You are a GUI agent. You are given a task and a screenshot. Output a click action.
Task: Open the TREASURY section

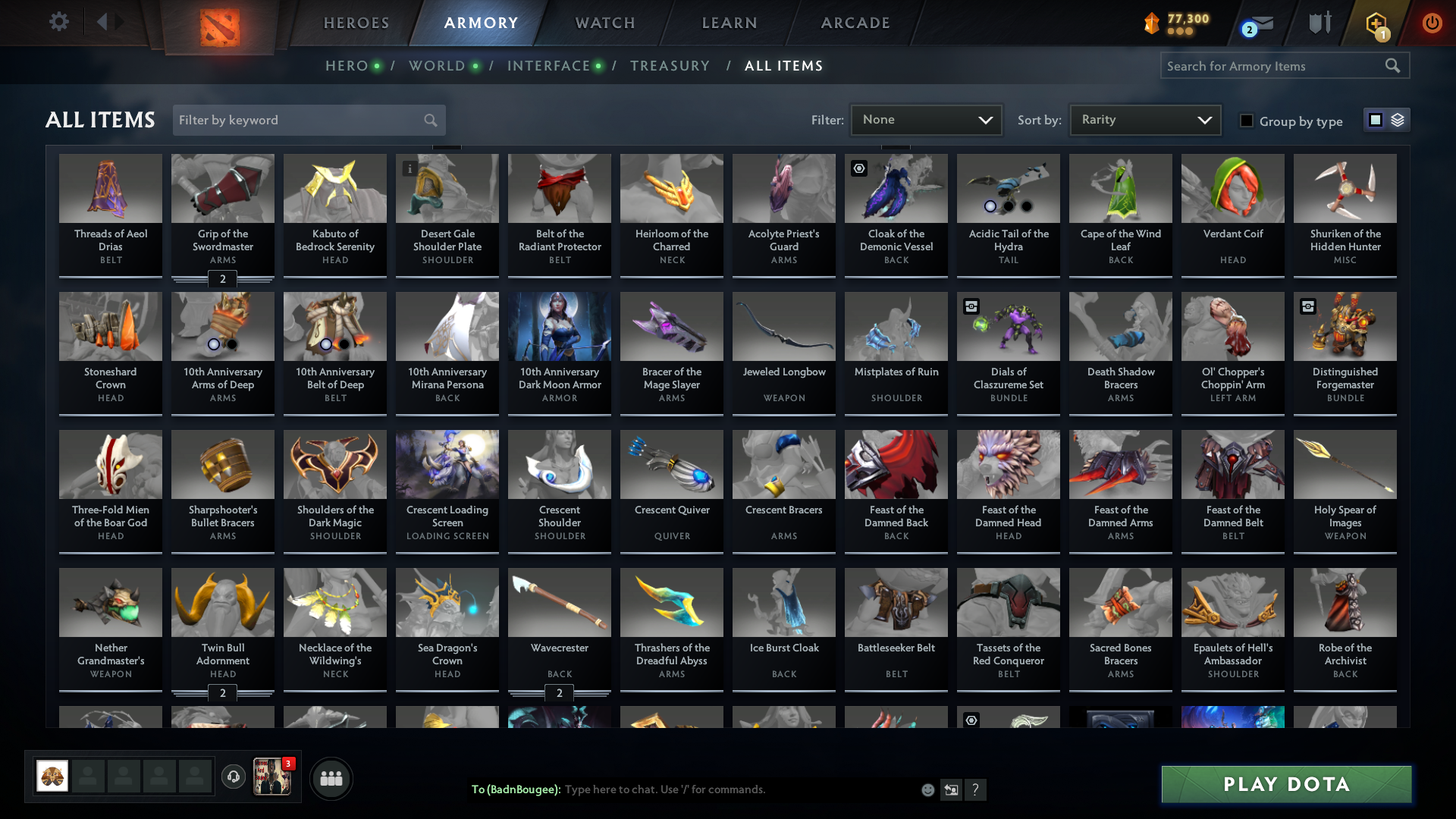670,66
